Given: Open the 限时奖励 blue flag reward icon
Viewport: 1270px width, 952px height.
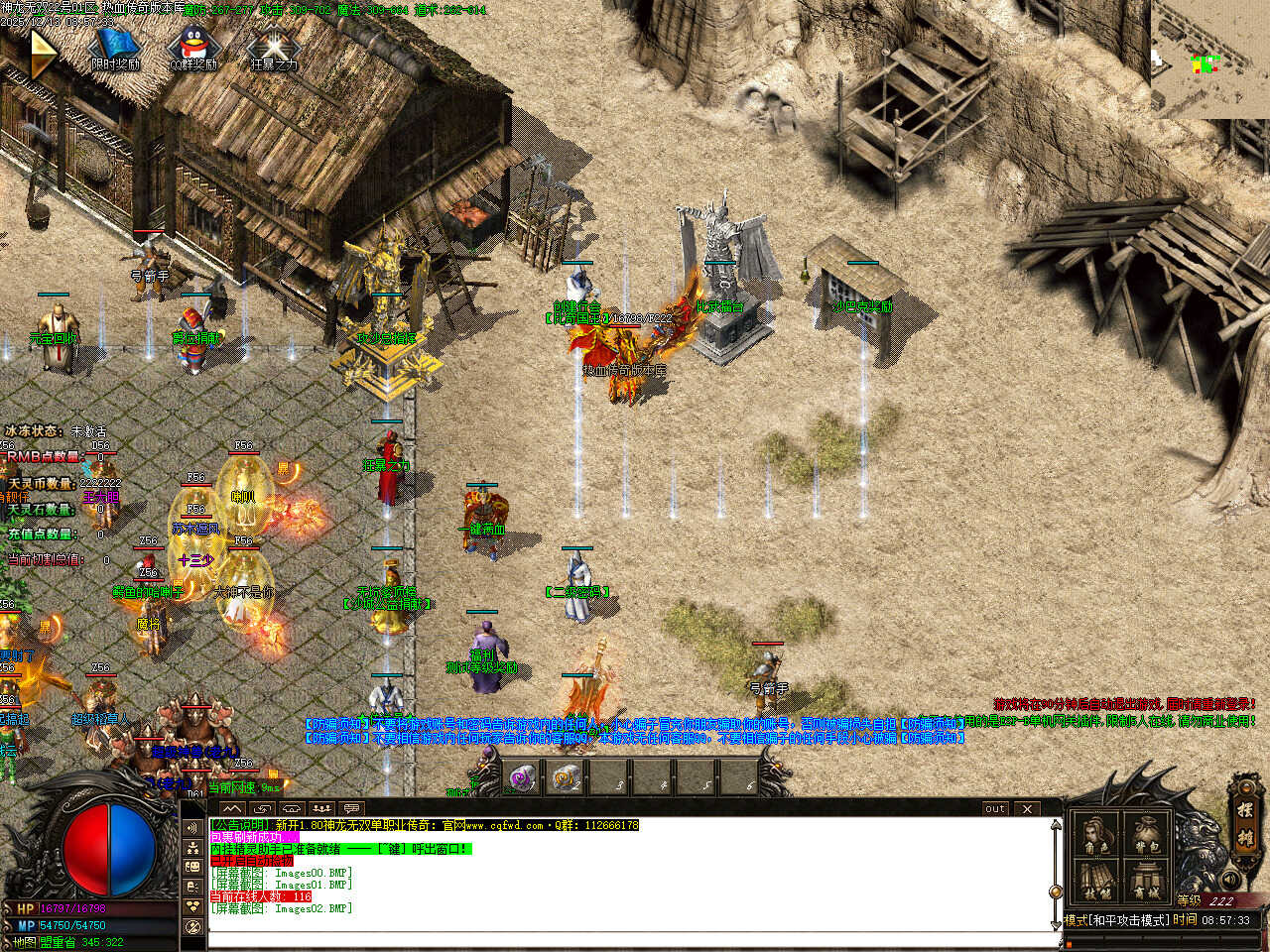Looking at the screenshot, I should 115,47.
